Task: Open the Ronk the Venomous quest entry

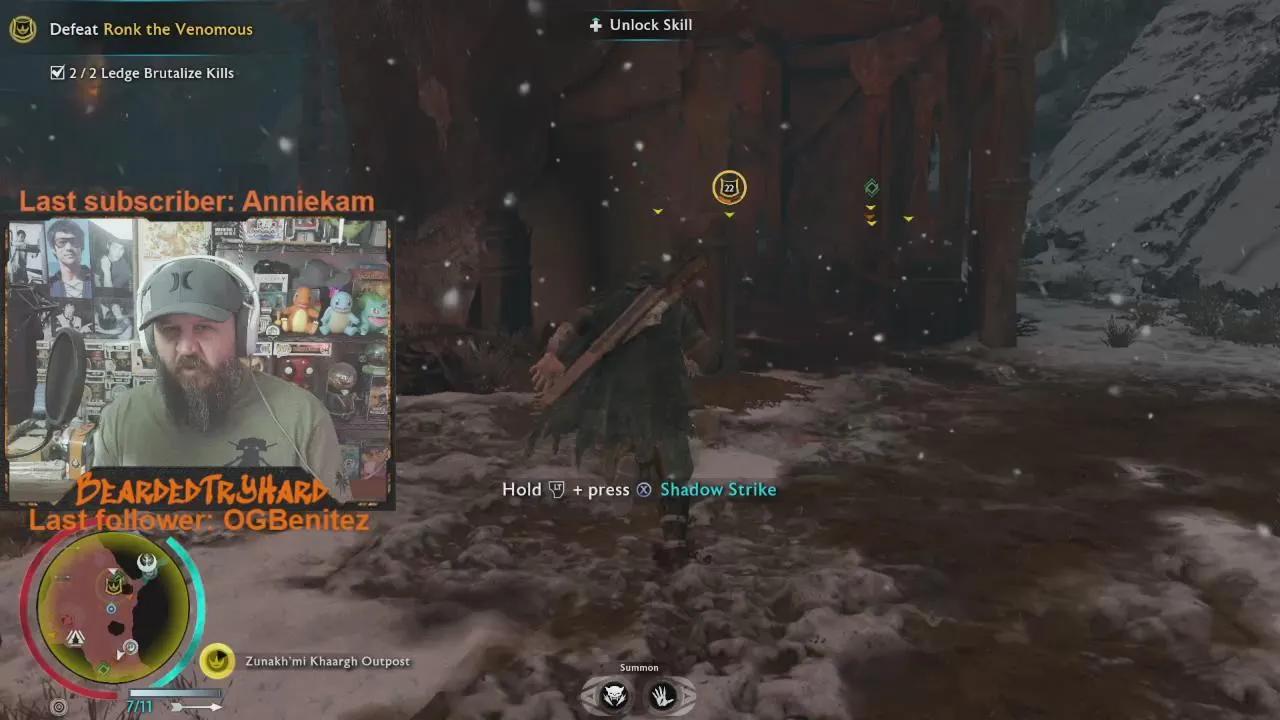Action: pos(176,29)
